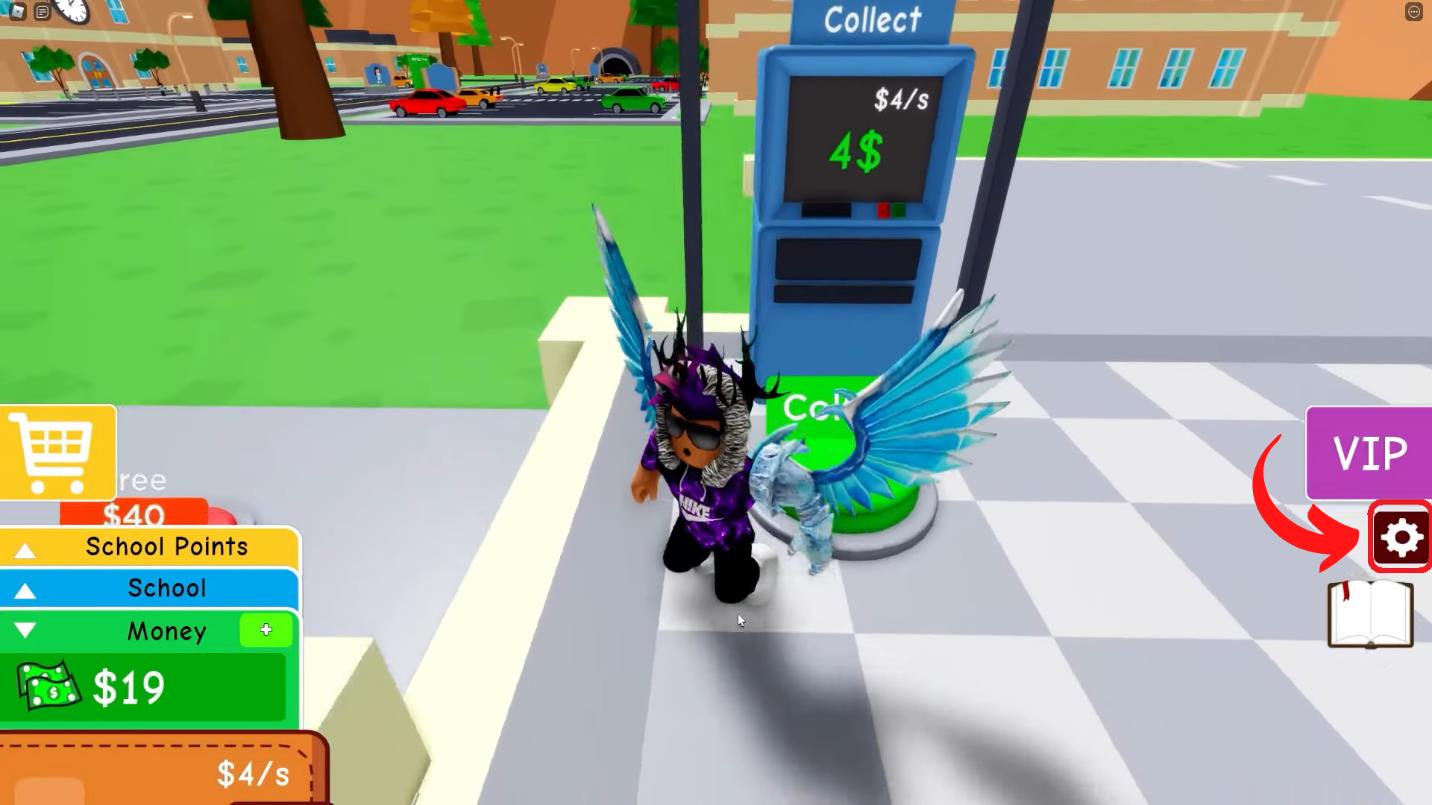Open the Roblox chat menu icon at top-left
The height and width of the screenshot is (805, 1432).
tap(42, 12)
